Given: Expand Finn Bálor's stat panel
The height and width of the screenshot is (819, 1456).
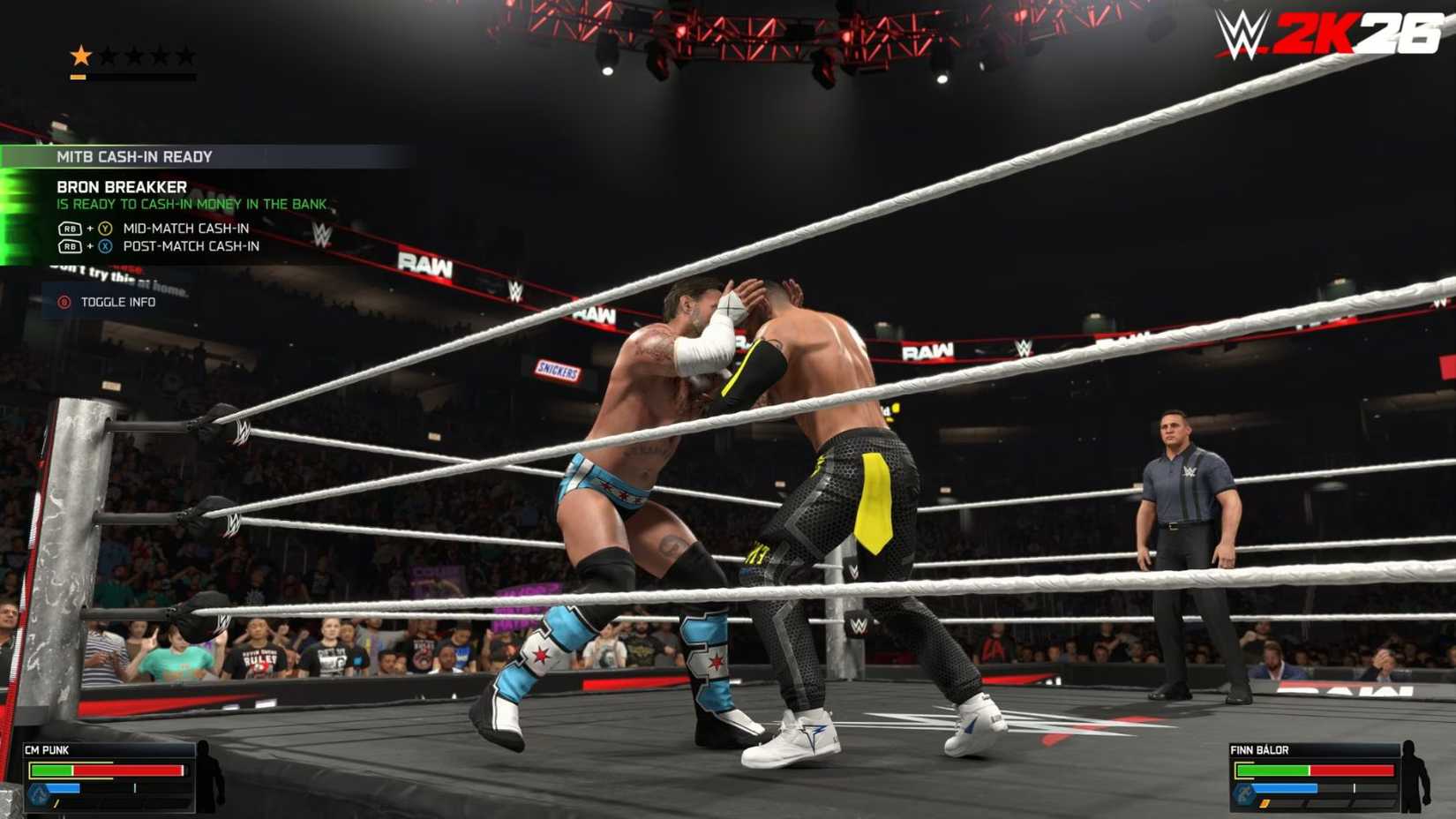Looking at the screenshot, I should pyautogui.click(x=1315, y=777).
